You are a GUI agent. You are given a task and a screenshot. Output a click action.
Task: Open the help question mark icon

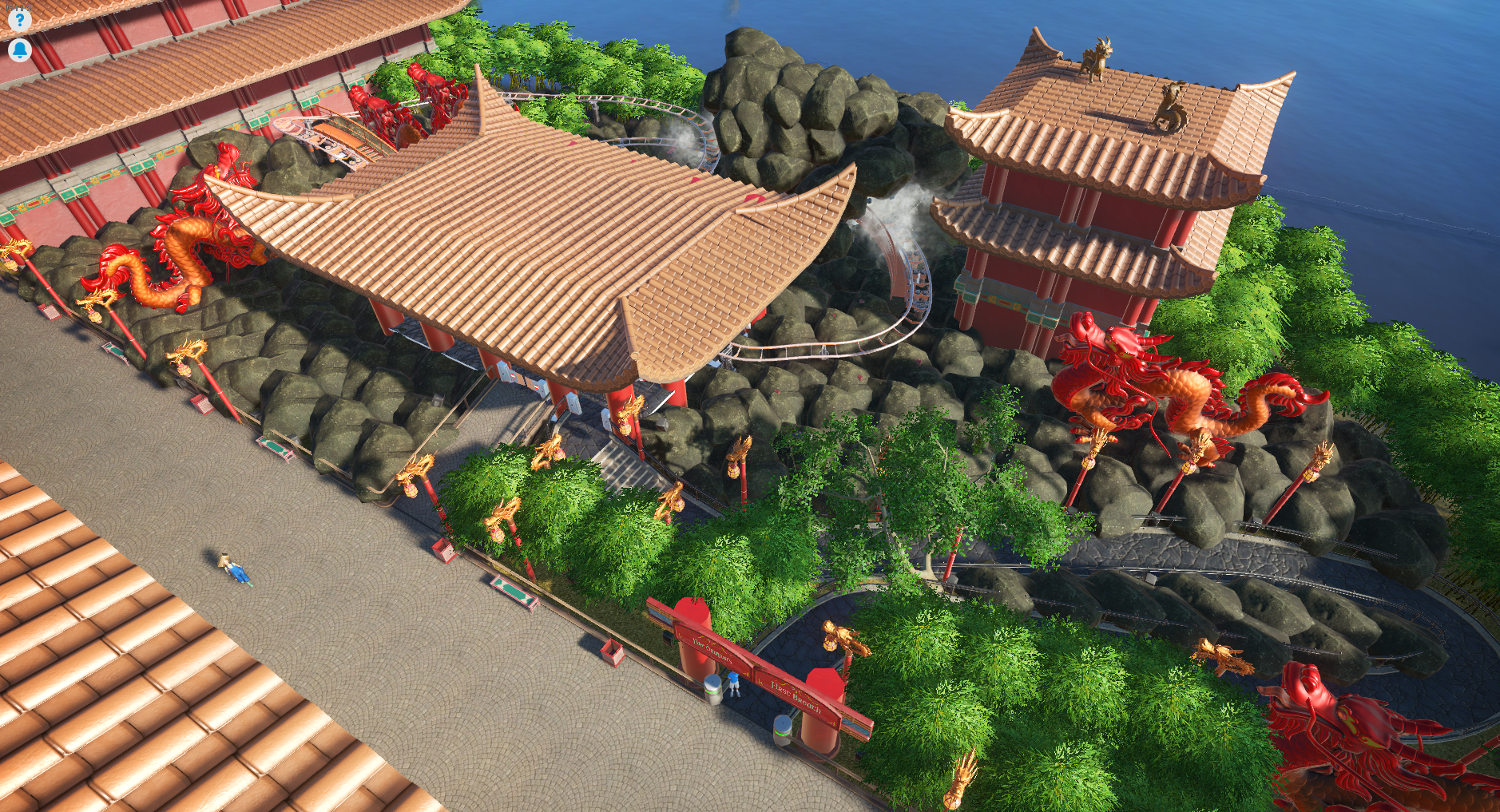tap(19, 19)
